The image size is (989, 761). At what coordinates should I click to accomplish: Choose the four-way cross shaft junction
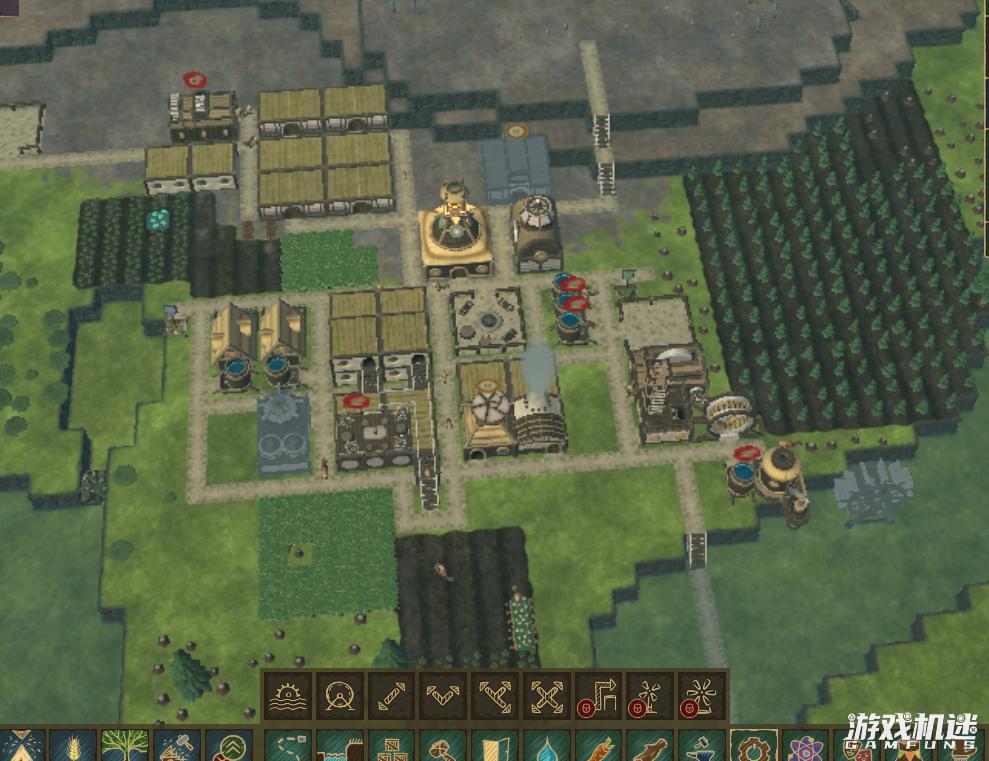pyautogui.click(x=547, y=696)
